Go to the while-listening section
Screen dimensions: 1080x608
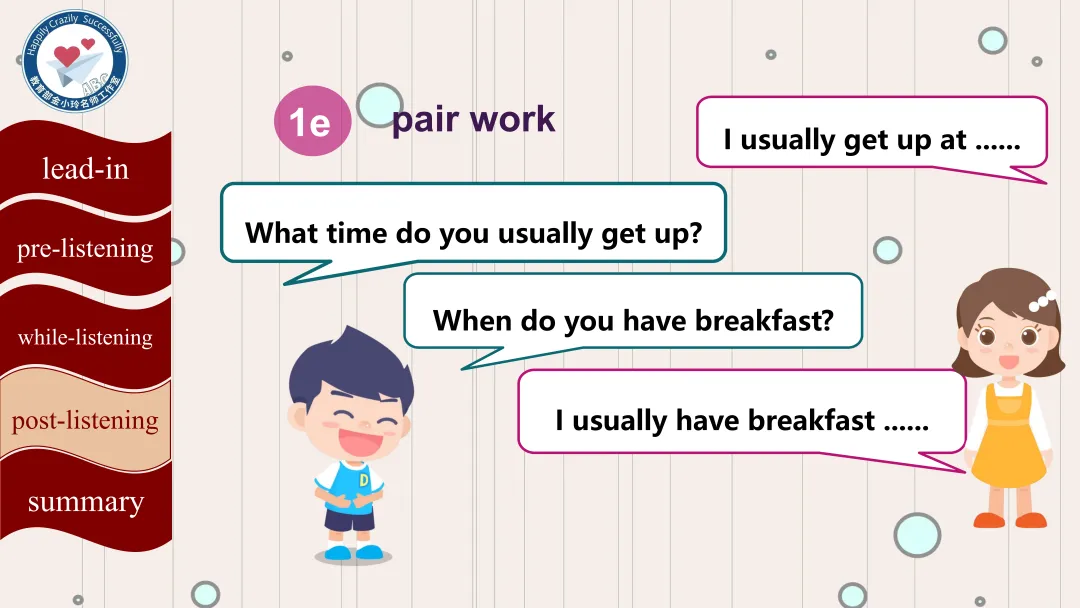(85, 337)
